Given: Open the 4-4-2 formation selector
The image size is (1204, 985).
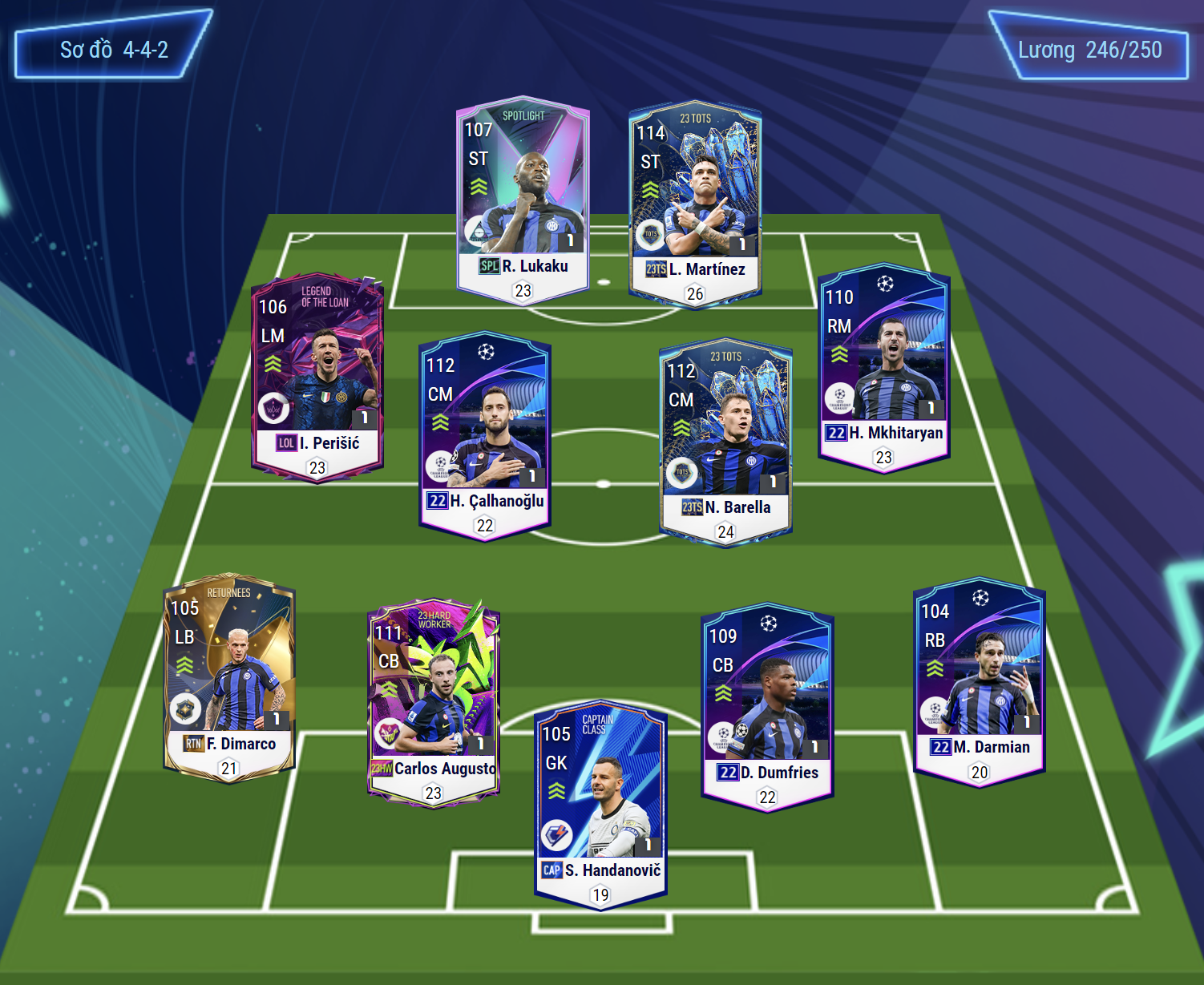Looking at the screenshot, I should point(114,50).
